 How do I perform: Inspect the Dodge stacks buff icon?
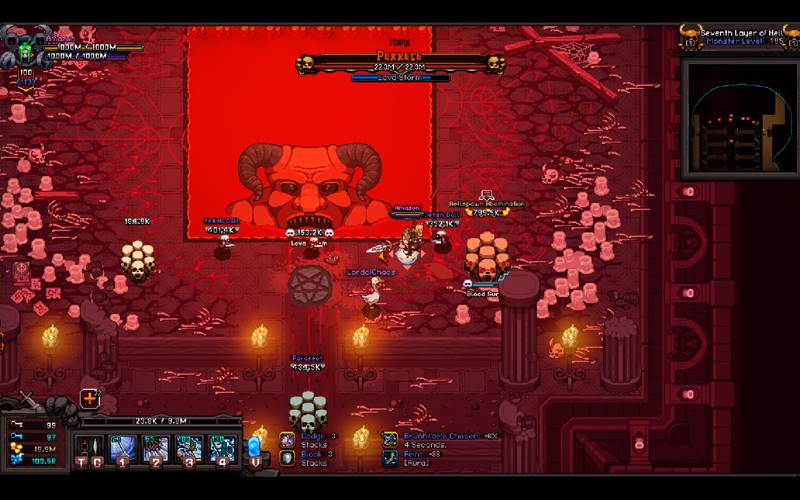click(x=287, y=439)
